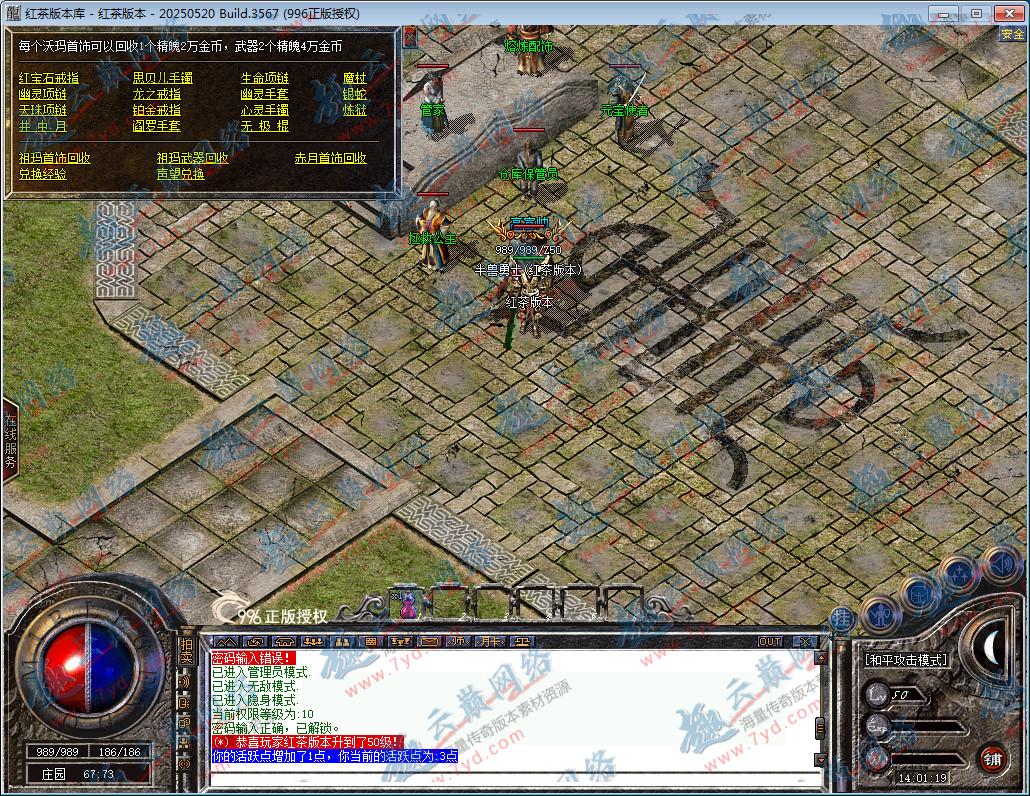This screenshot has width=1030, height=796.
Task: Choose the 龙之戒指 link
Action: tap(156, 94)
